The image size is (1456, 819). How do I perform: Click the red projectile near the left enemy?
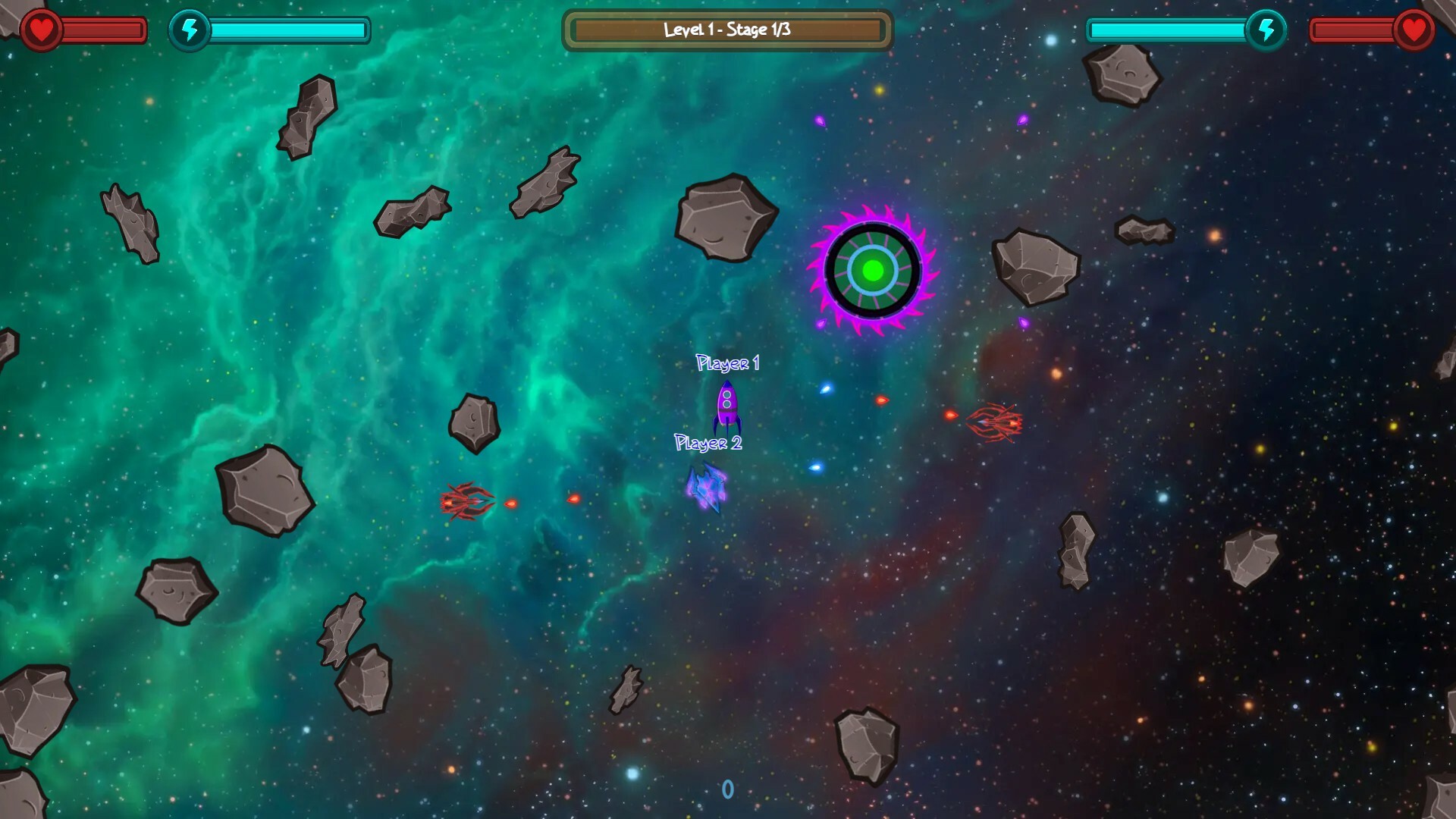513,502
